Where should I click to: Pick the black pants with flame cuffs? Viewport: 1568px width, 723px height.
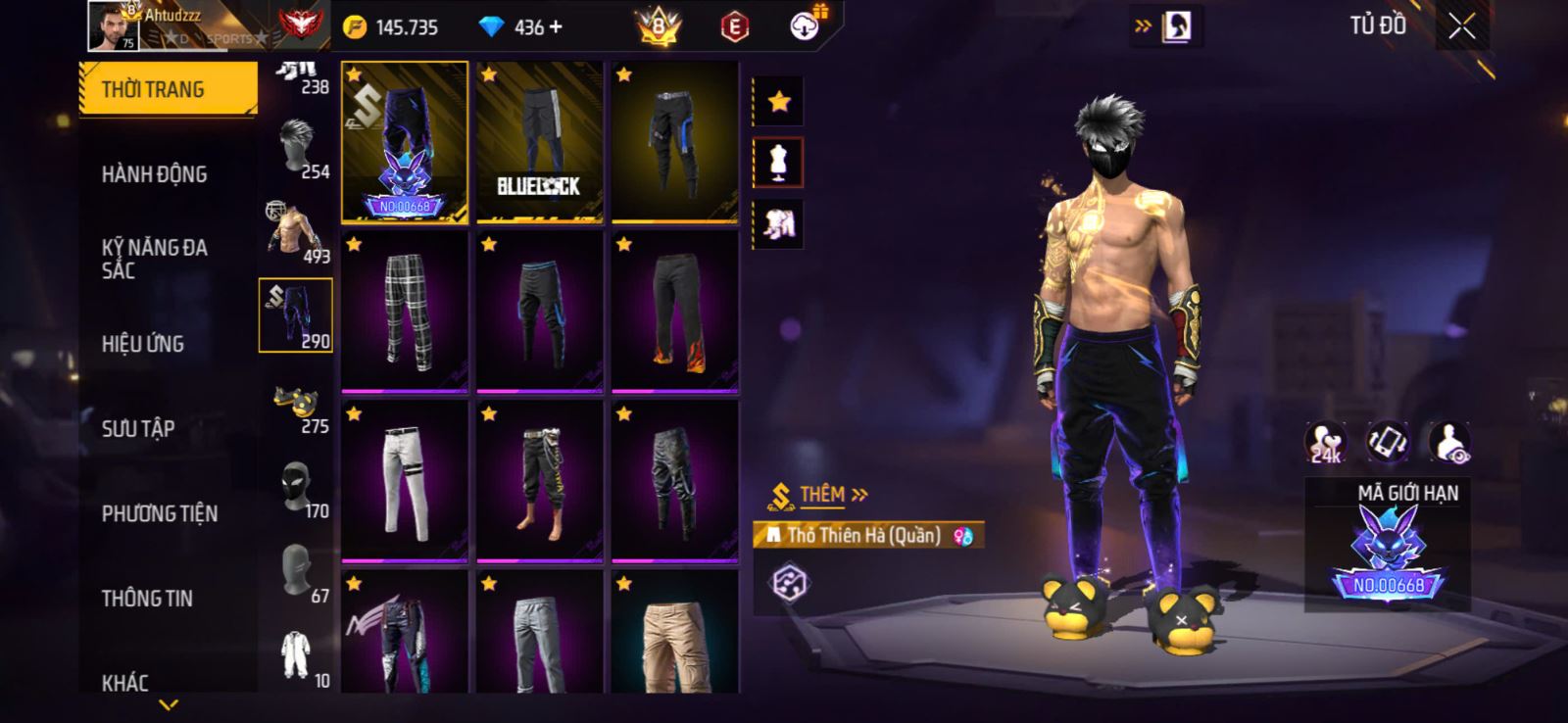674,312
